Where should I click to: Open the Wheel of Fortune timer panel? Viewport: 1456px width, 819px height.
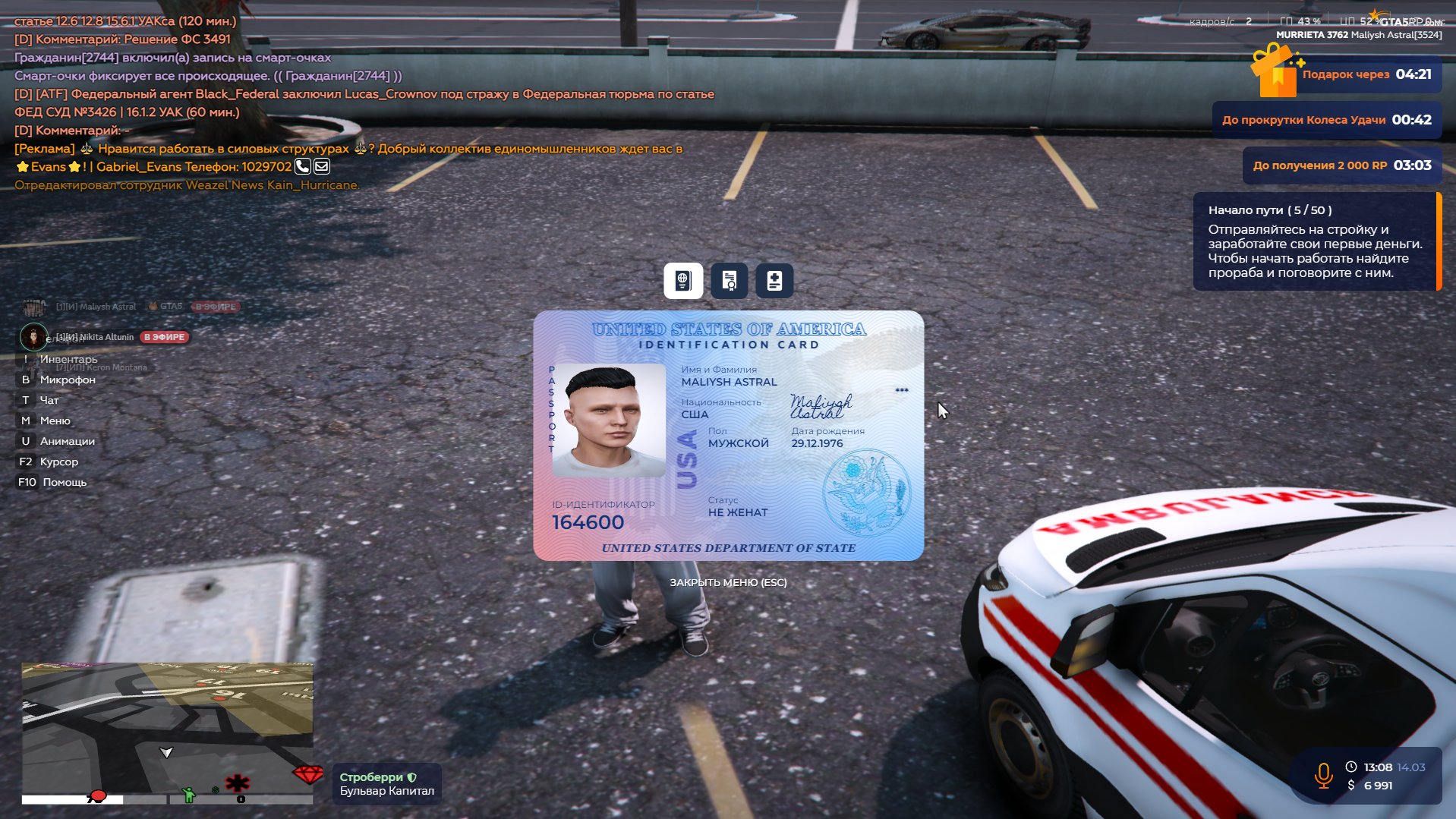(x=1326, y=120)
